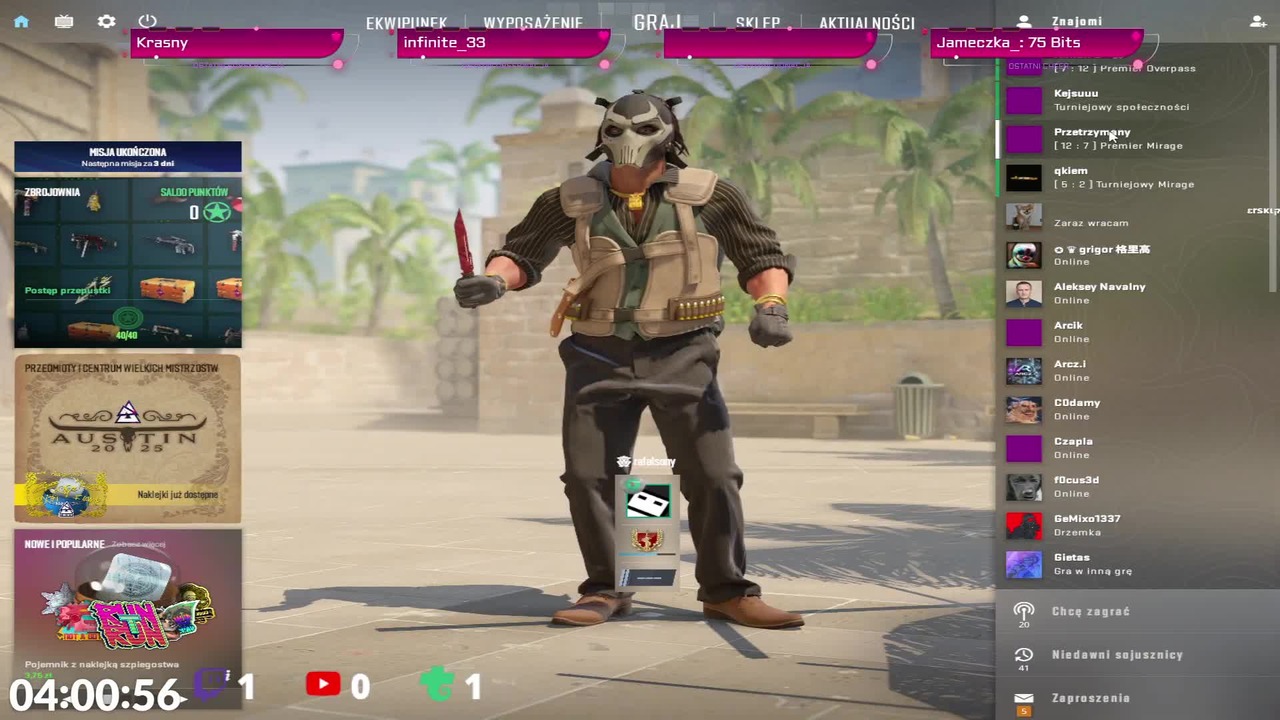Screen dimensions: 1280x720
Task: Open the Sklep store tab
Action: 757,23
